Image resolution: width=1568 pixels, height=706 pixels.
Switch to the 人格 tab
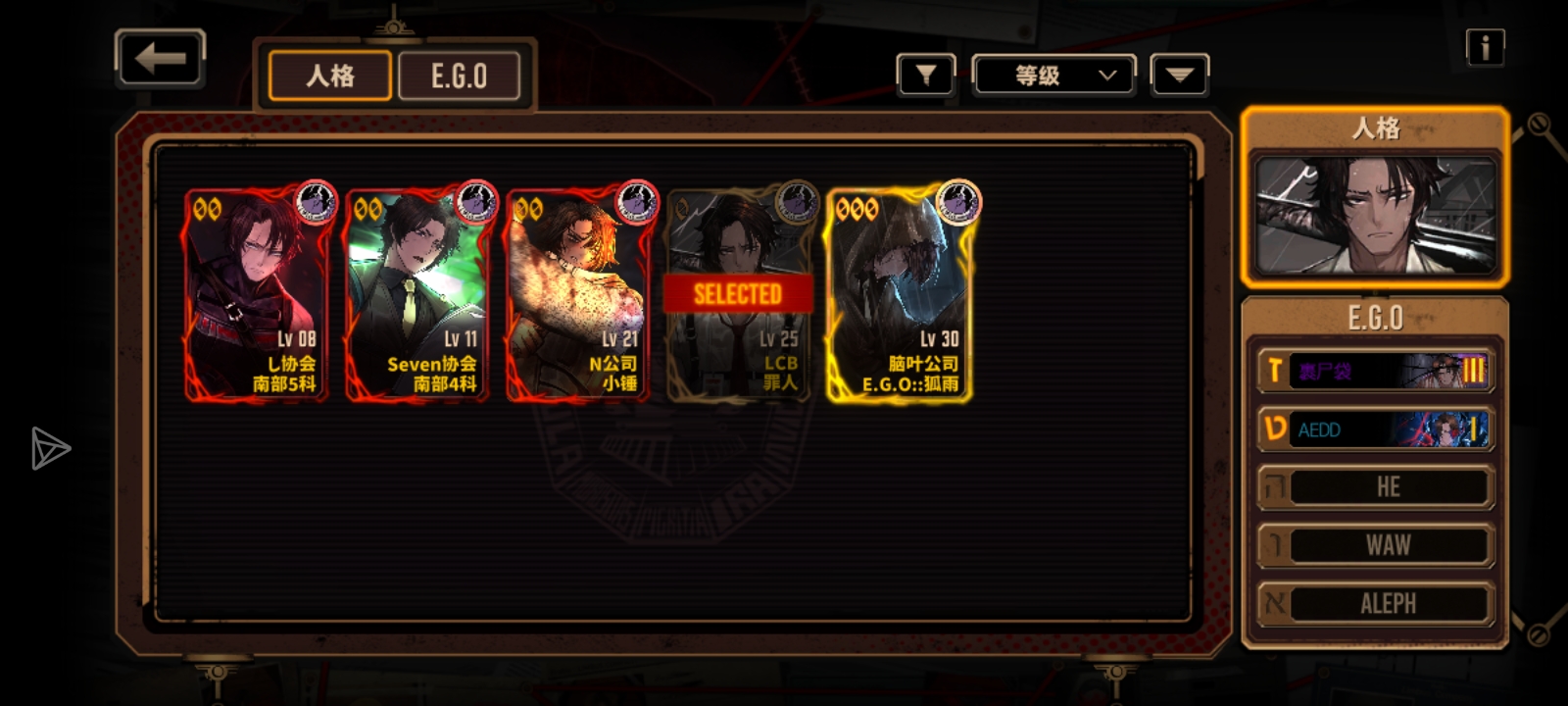[330, 76]
